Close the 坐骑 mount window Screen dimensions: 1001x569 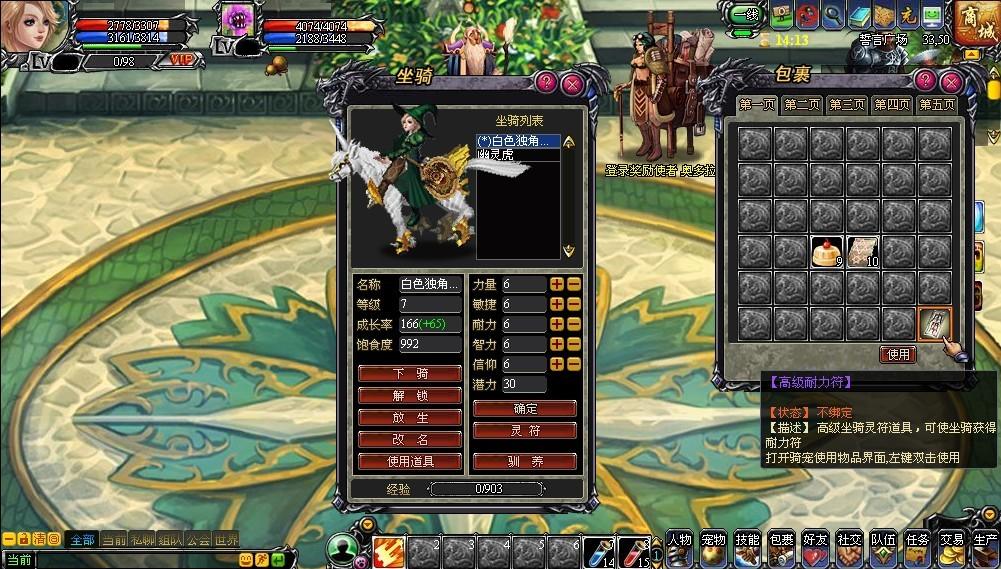(572, 82)
